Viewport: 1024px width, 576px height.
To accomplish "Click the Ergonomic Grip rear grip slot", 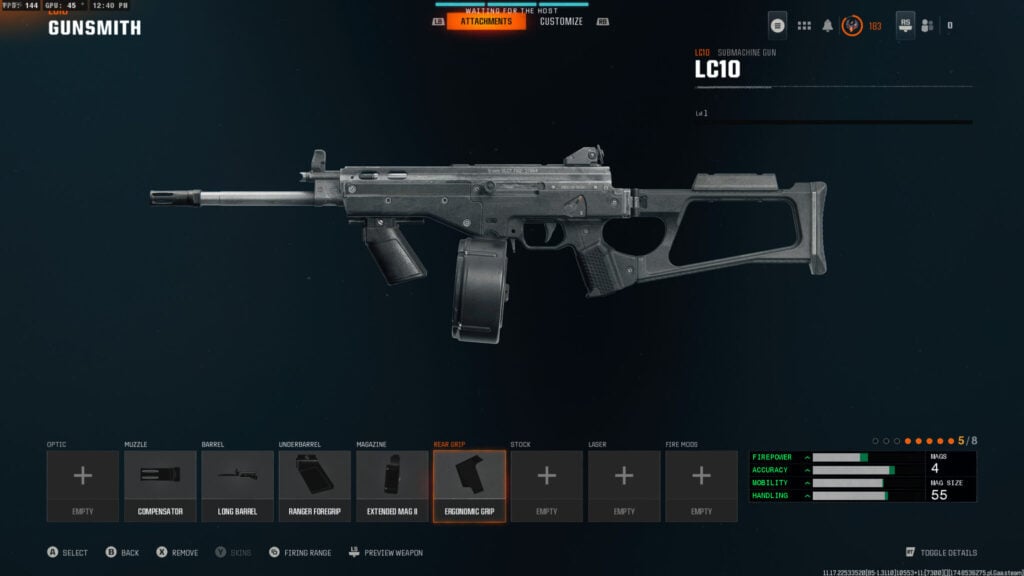I will [470, 485].
